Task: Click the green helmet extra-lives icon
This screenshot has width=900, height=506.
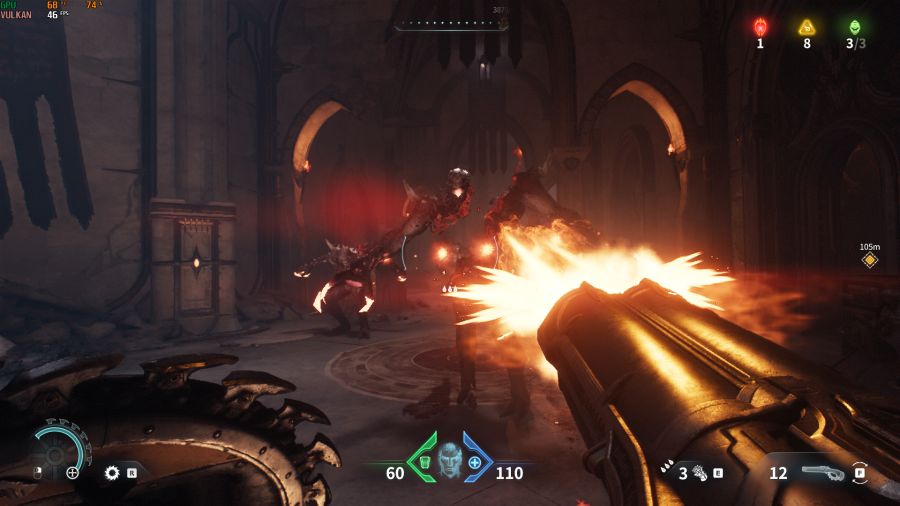Action: [x=854, y=27]
